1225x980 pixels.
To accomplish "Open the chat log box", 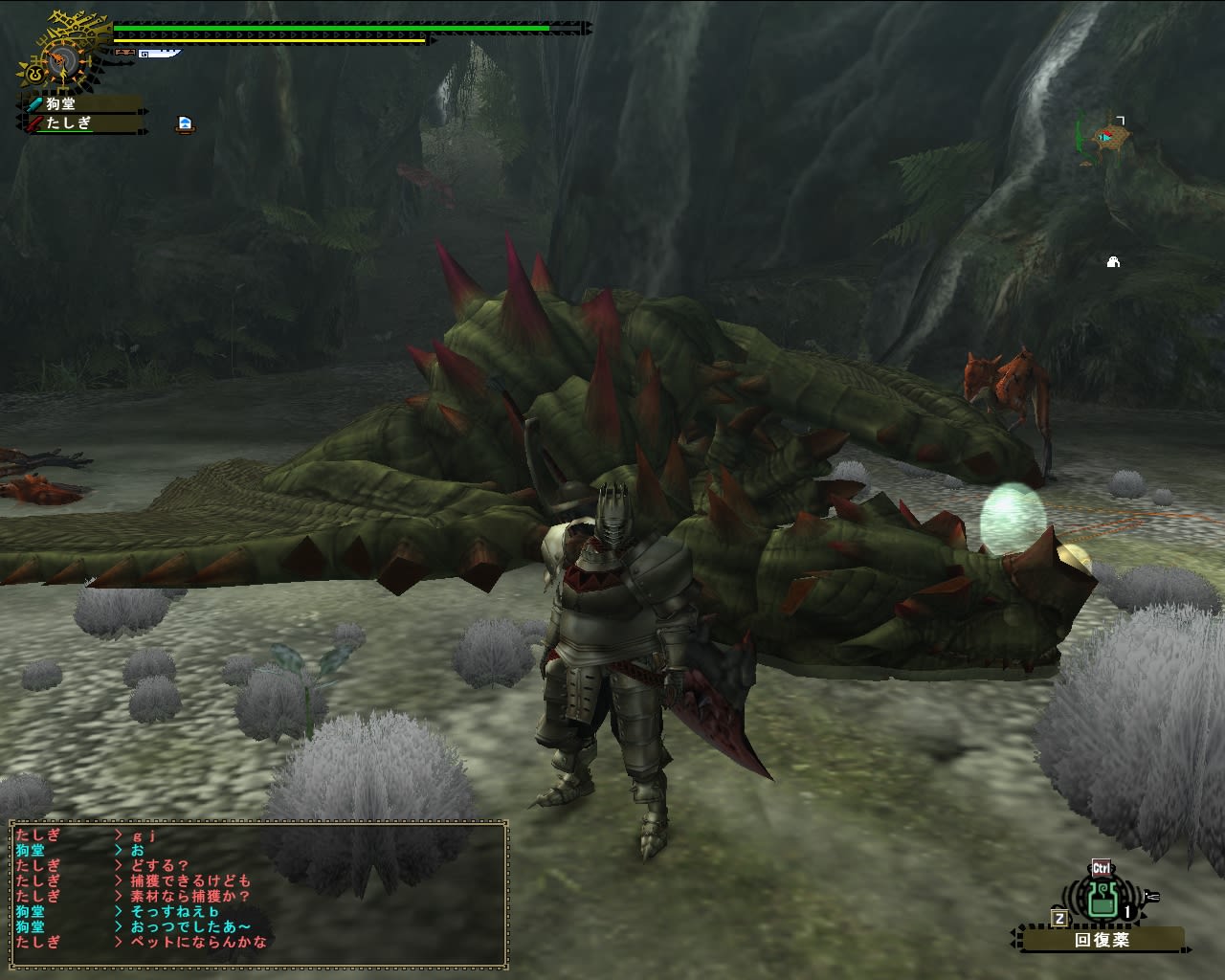I will click(x=257, y=893).
